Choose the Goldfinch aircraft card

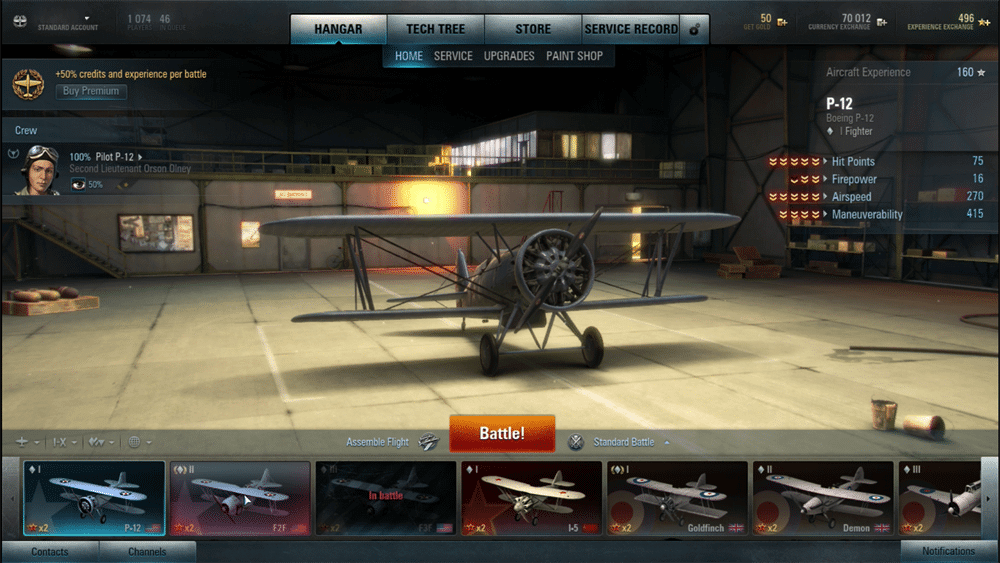point(676,498)
